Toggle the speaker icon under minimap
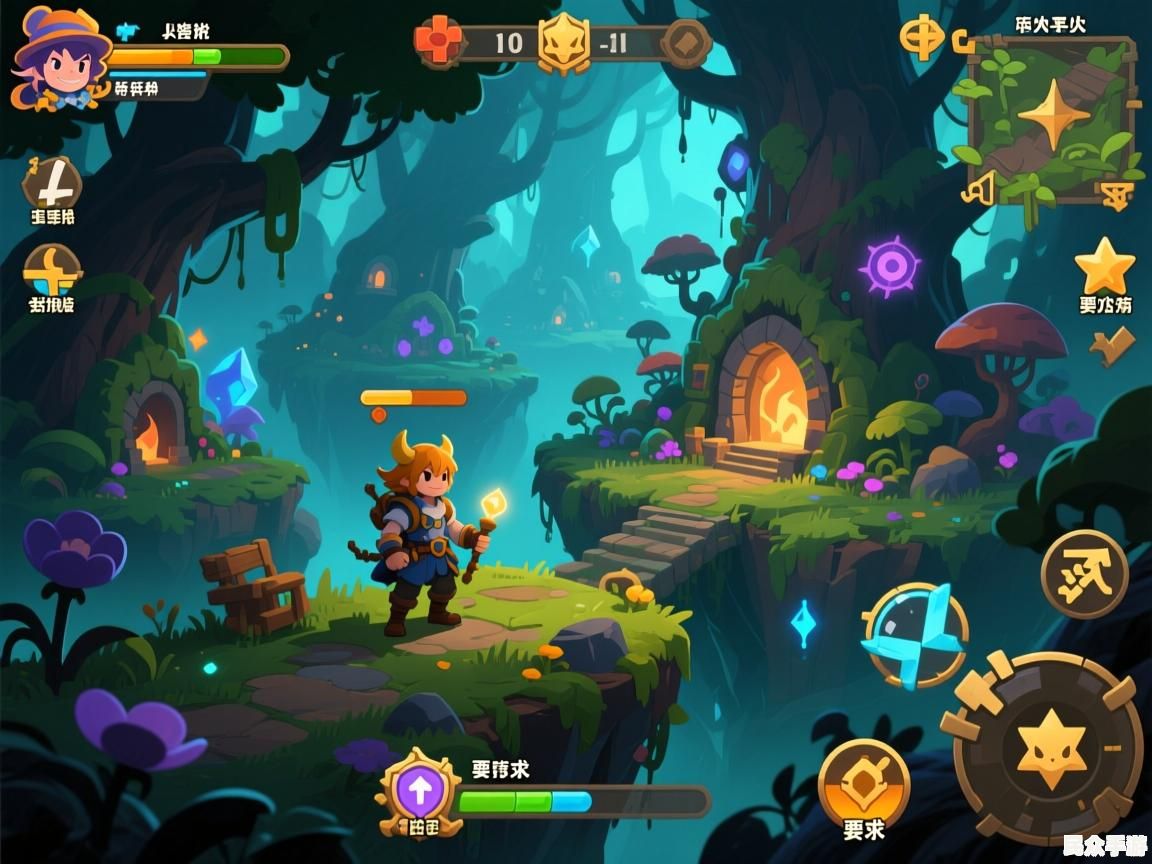Viewport: 1152px width, 864px height. tap(980, 187)
